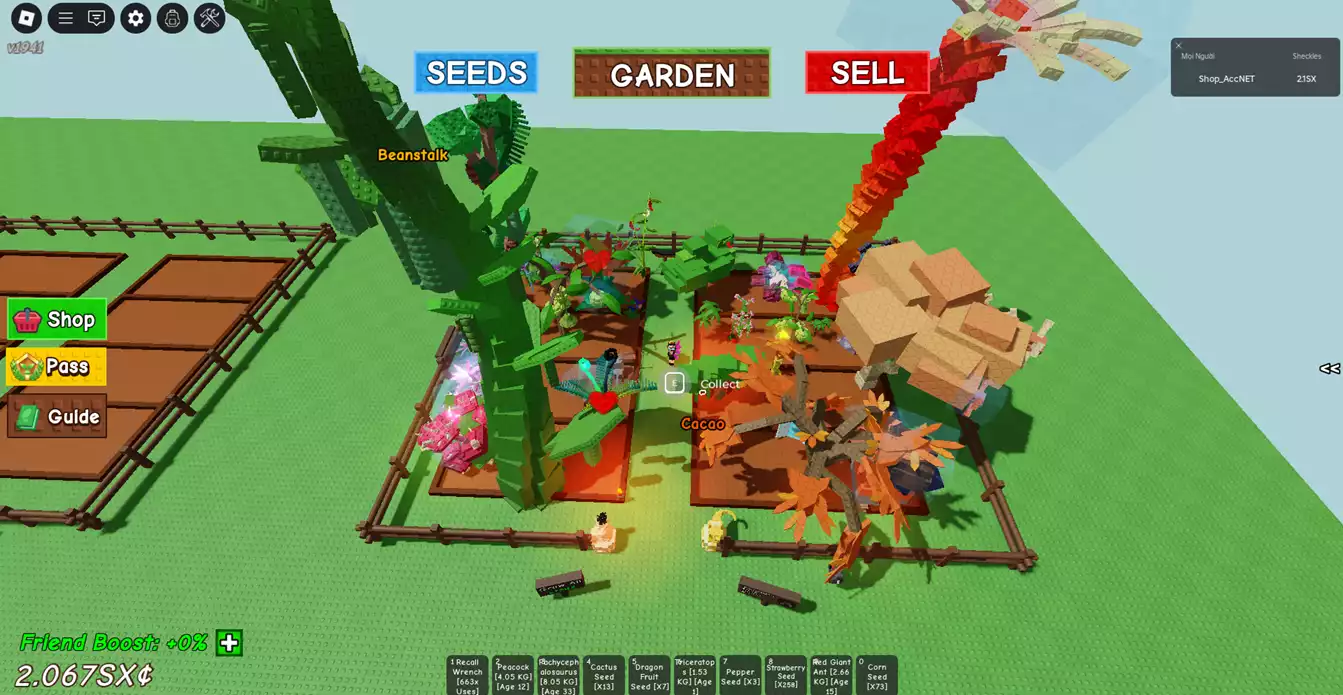Image resolution: width=1343 pixels, height=695 pixels.
Task: Teleport using the blue SEEDS button
Action: tap(476, 73)
